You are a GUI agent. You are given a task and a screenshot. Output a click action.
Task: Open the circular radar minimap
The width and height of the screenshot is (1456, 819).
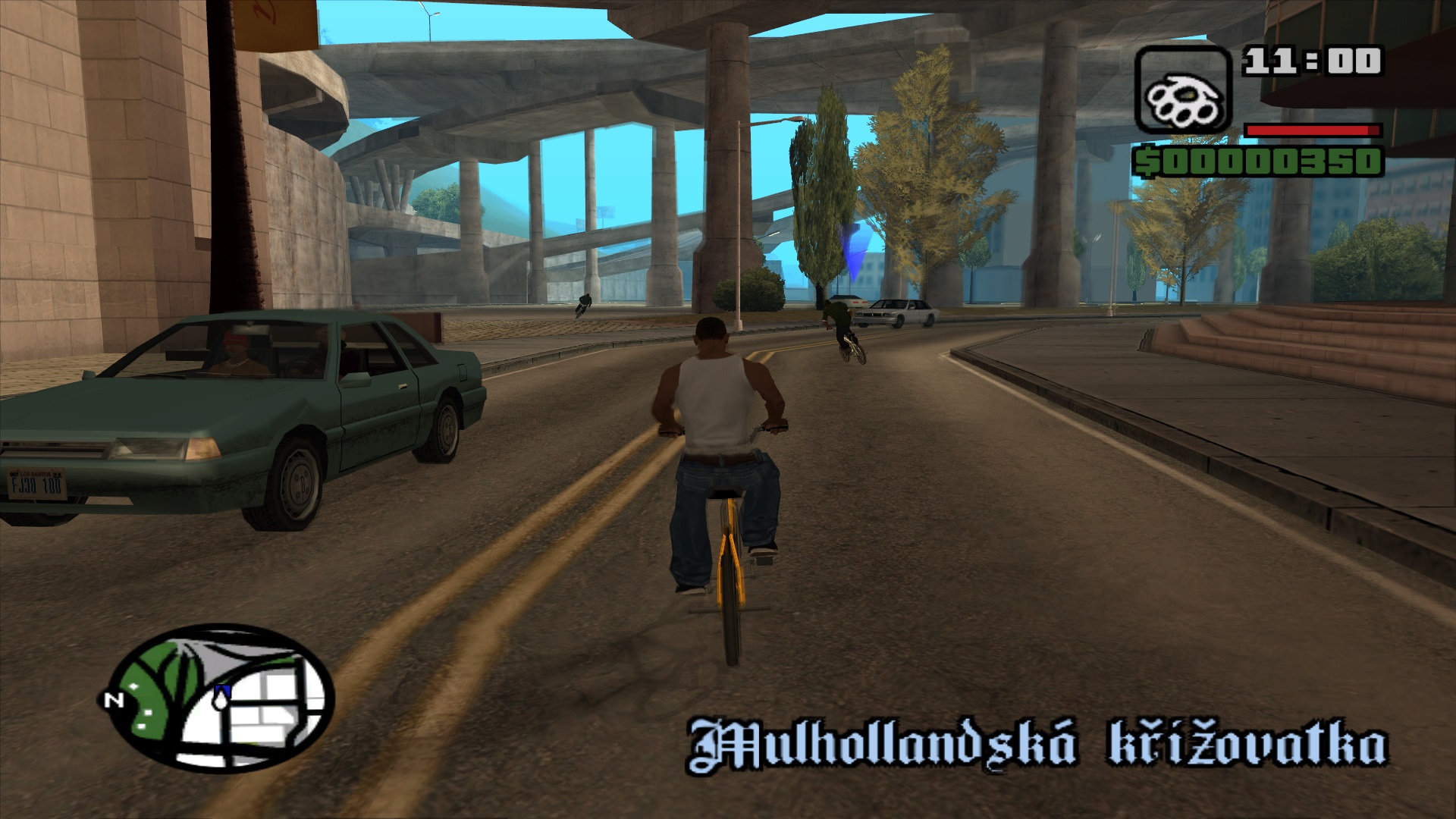tap(221, 698)
